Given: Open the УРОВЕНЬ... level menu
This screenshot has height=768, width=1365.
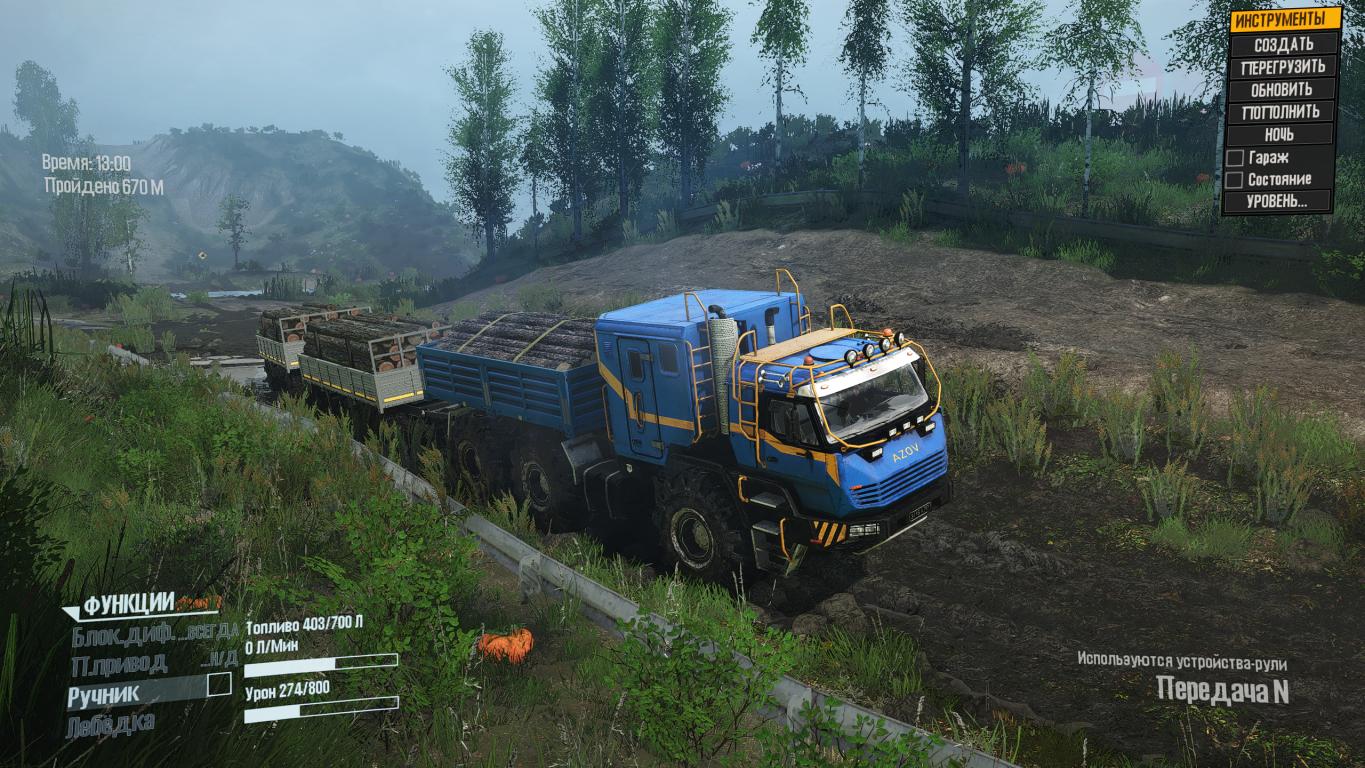Looking at the screenshot, I should (x=1278, y=201).
